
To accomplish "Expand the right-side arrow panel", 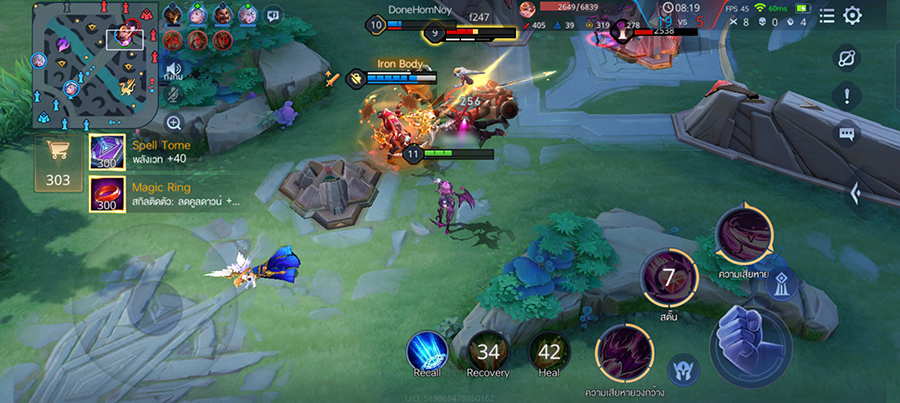I will 855,193.
